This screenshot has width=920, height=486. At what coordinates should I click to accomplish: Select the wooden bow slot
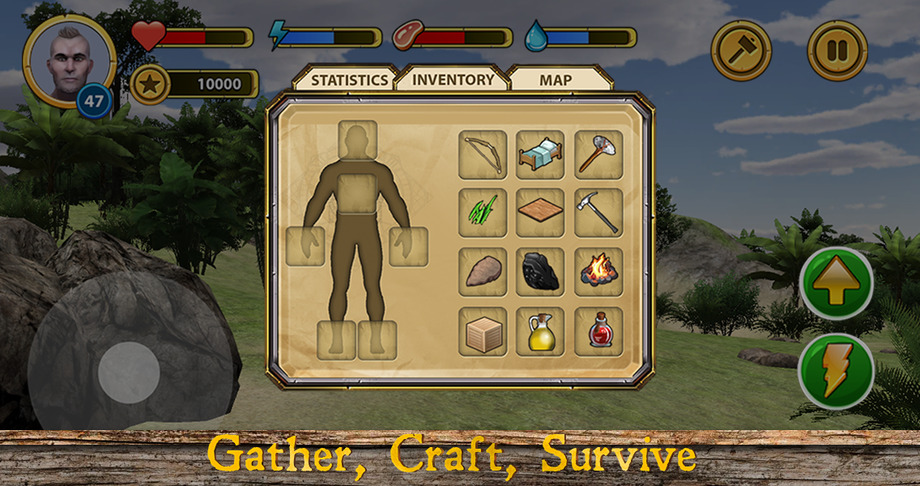tap(482, 155)
